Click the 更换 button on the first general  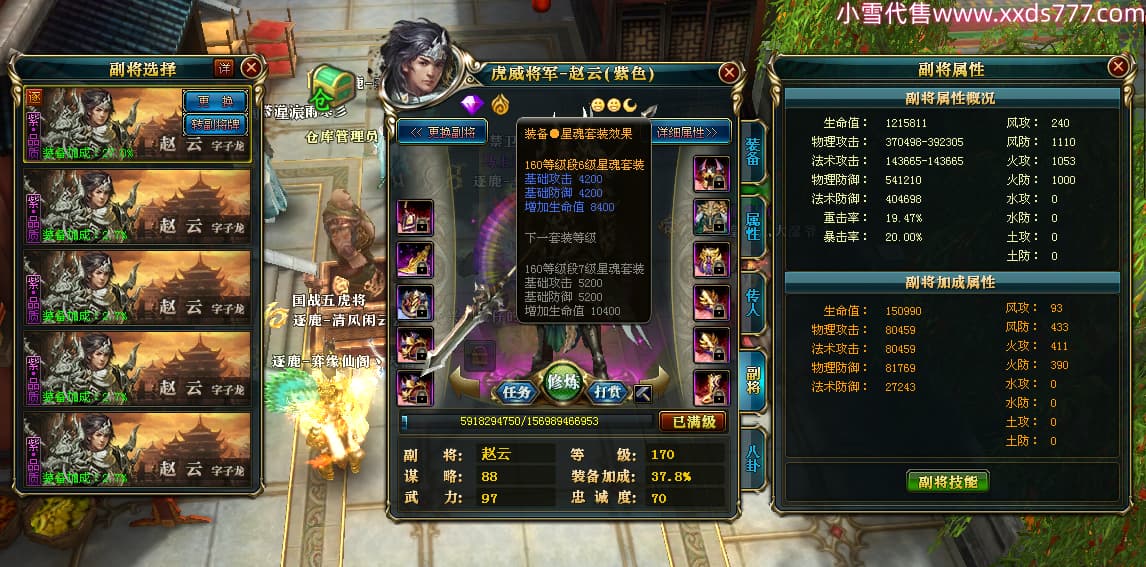pyautogui.click(x=215, y=102)
